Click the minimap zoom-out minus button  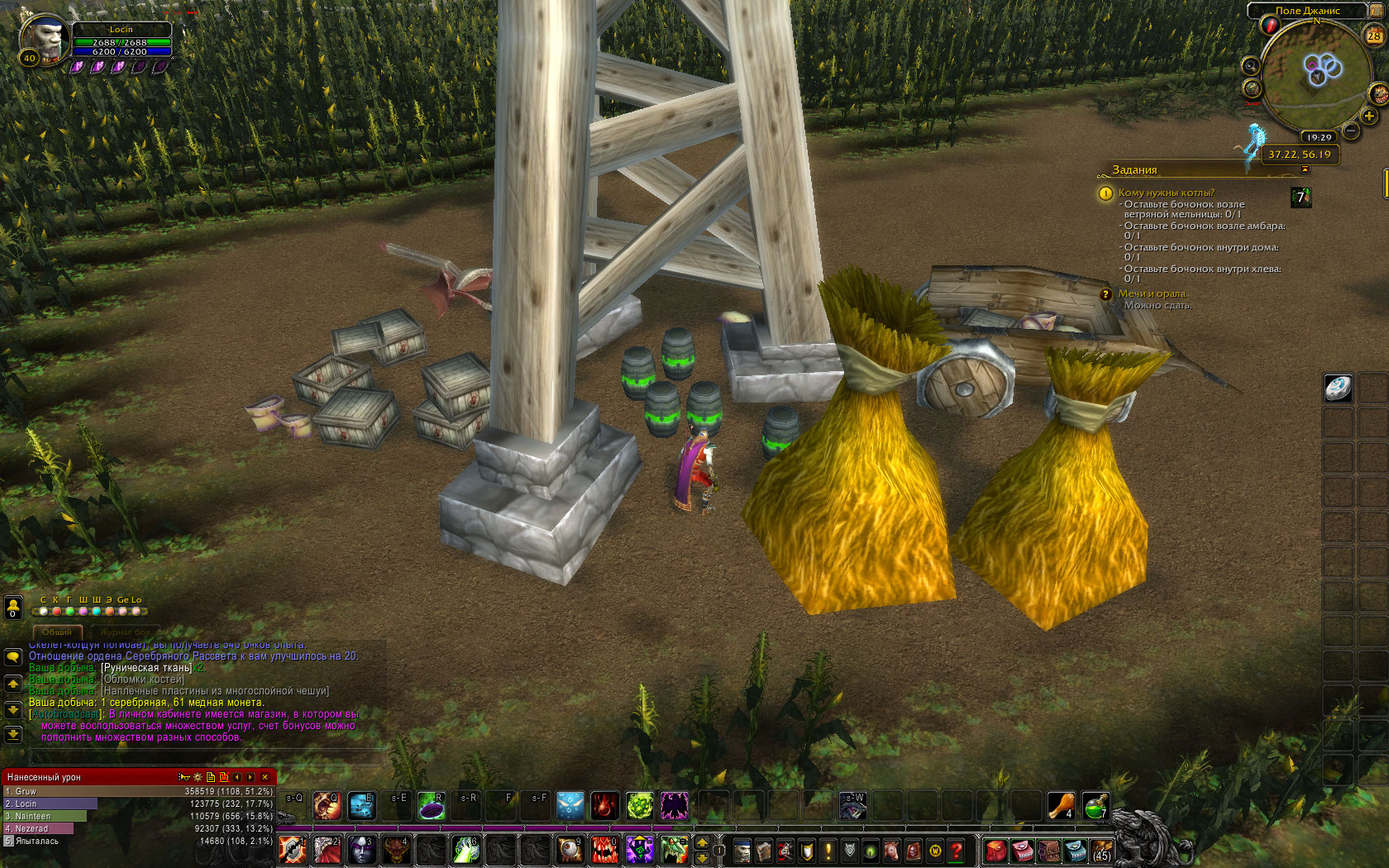[1351, 130]
